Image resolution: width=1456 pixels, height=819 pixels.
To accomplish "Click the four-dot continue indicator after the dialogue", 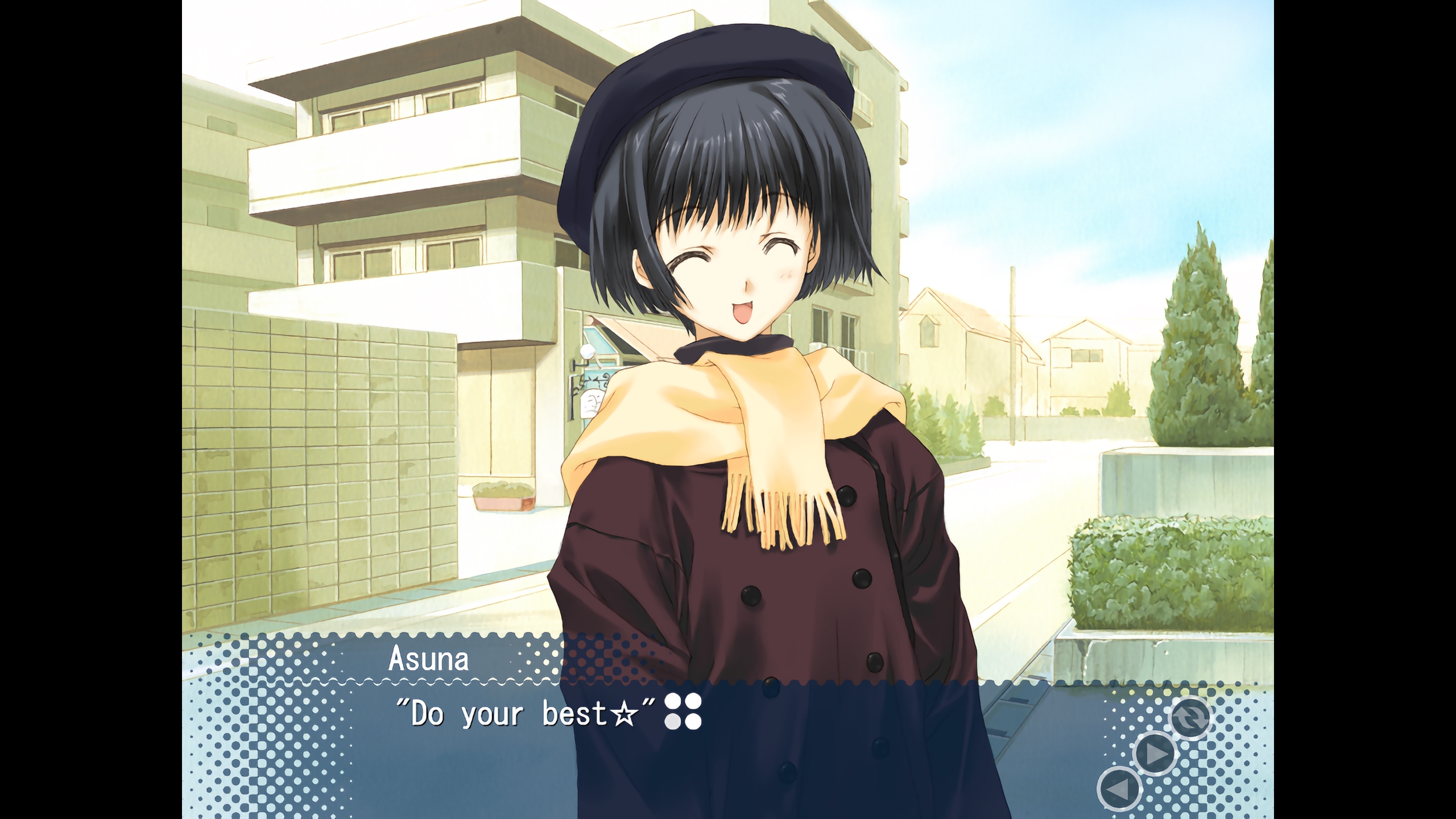I will point(683,711).
